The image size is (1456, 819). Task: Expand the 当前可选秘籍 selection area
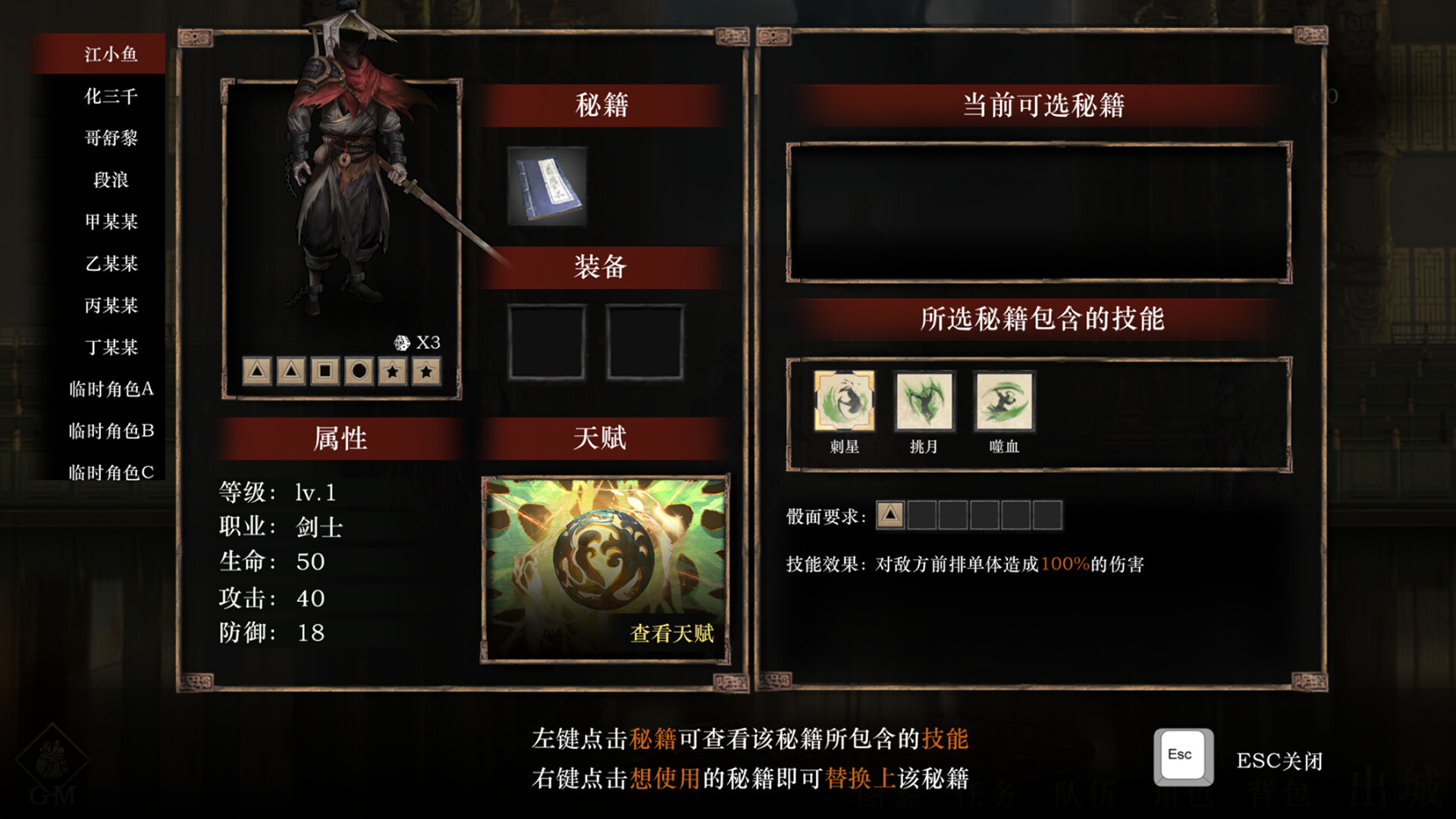[1040, 211]
